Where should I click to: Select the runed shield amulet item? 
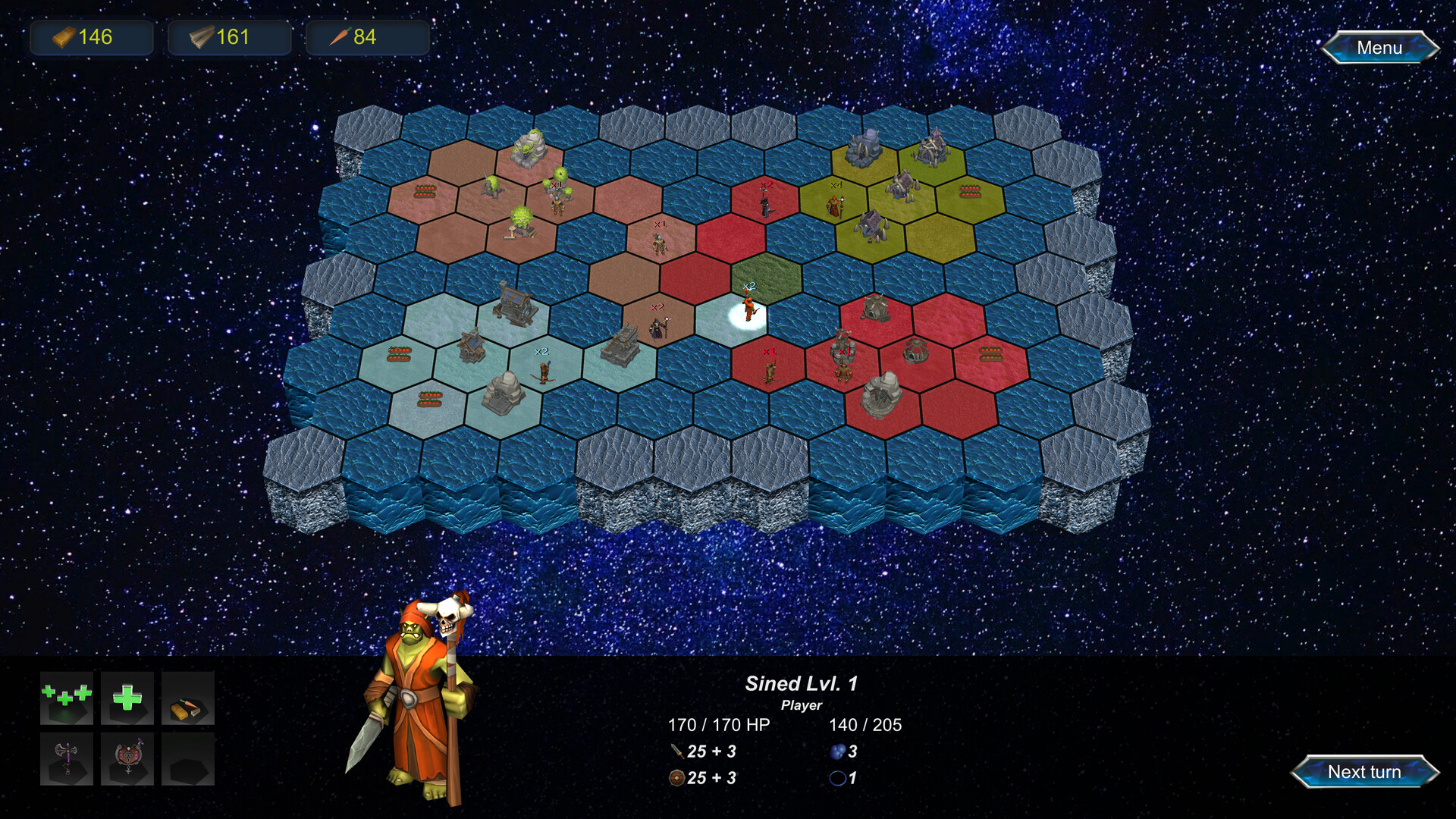coord(127,759)
